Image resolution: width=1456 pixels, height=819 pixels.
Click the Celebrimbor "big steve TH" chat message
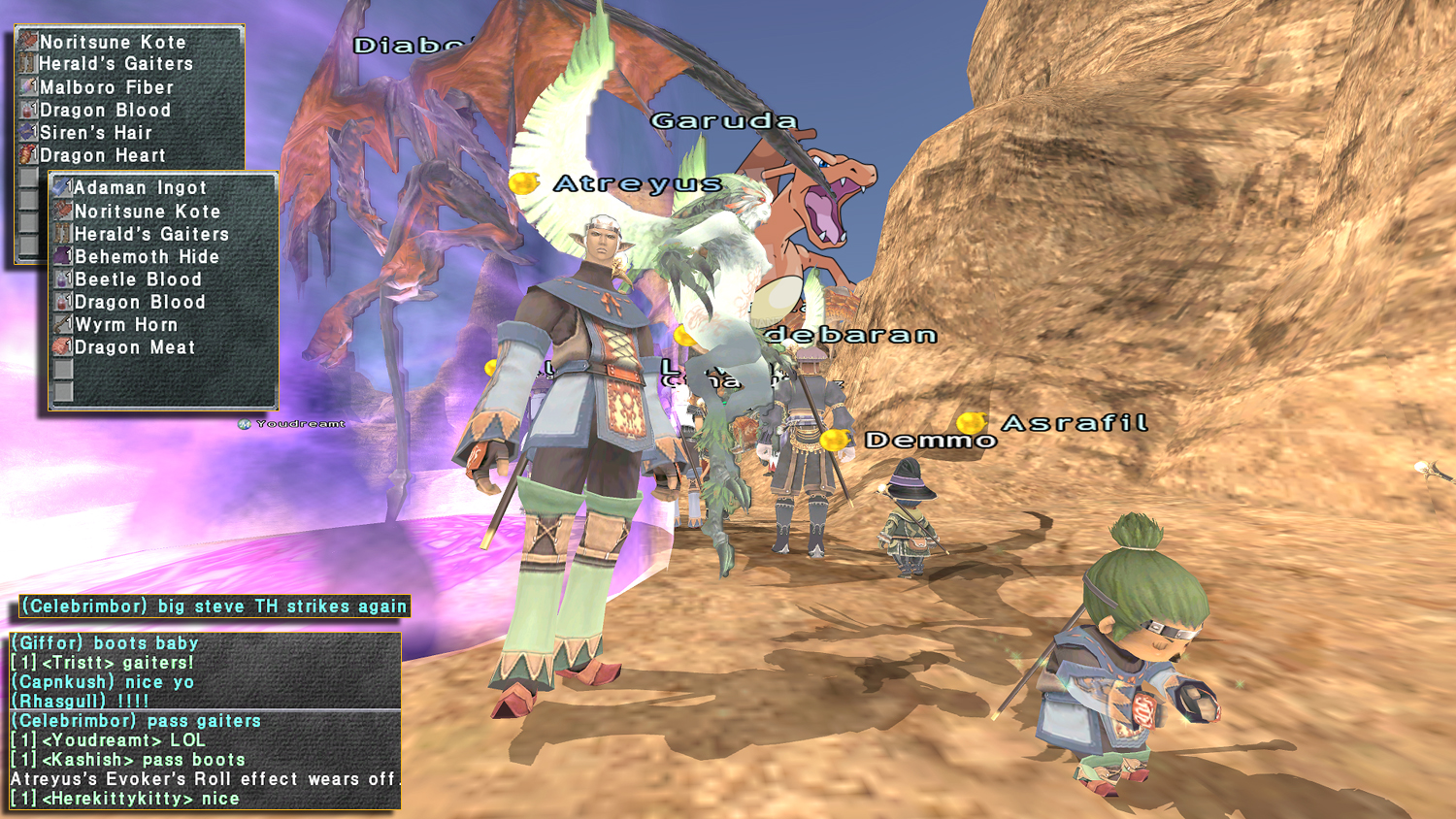[214, 606]
